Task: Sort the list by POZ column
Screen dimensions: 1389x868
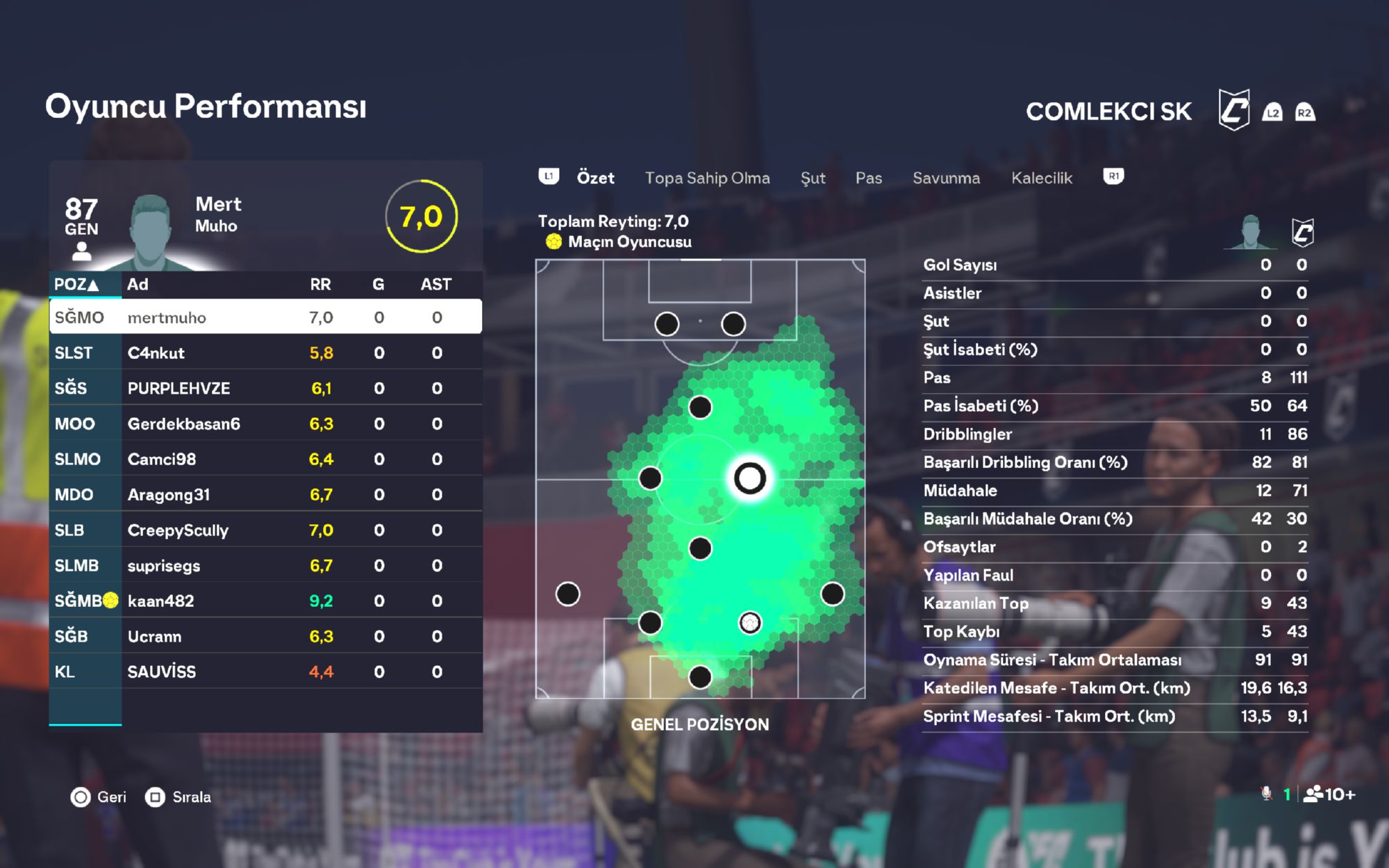Action: coord(76,284)
